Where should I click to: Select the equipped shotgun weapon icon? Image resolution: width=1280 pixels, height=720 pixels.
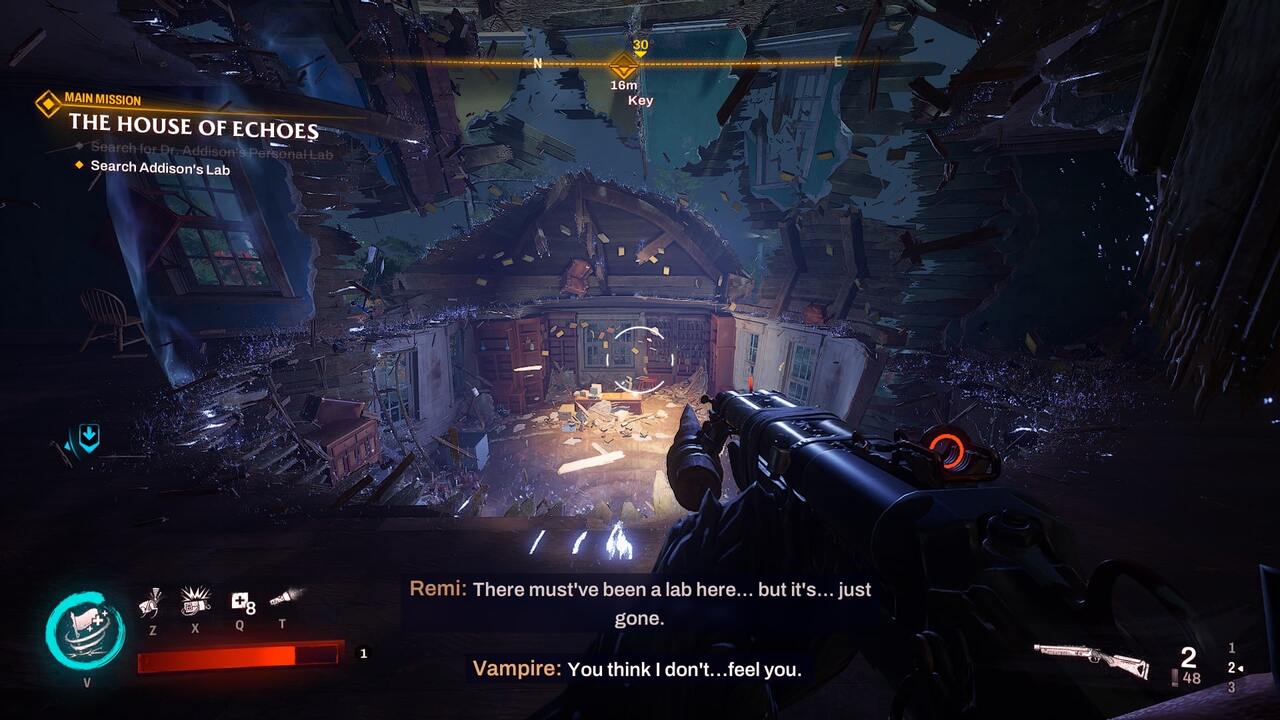[1090, 657]
